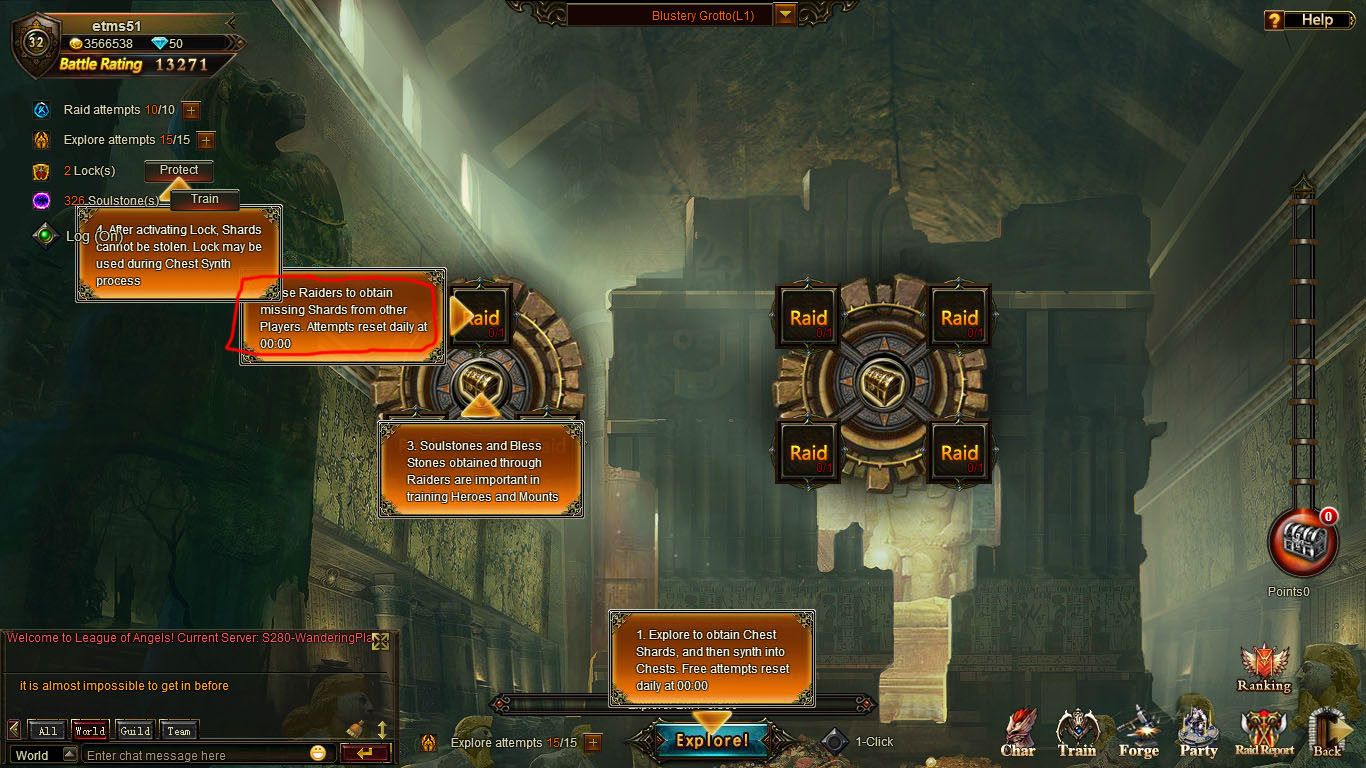This screenshot has height=768, width=1366.
Task: Show All chat messages tab
Action: point(48,731)
